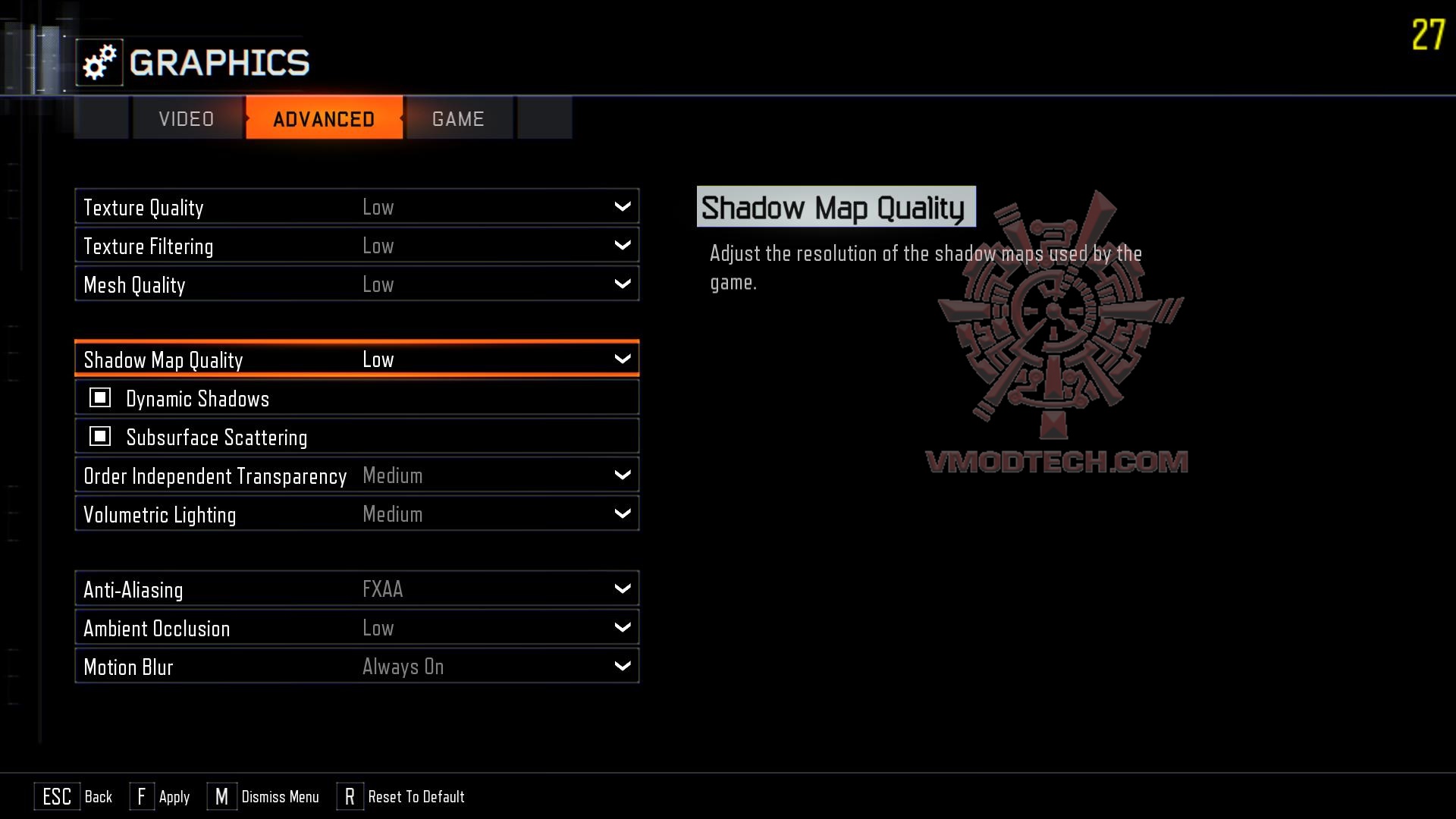This screenshot has height=819, width=1456.
Task: Select the Advanced graphics tab
Action: point(324,119)
